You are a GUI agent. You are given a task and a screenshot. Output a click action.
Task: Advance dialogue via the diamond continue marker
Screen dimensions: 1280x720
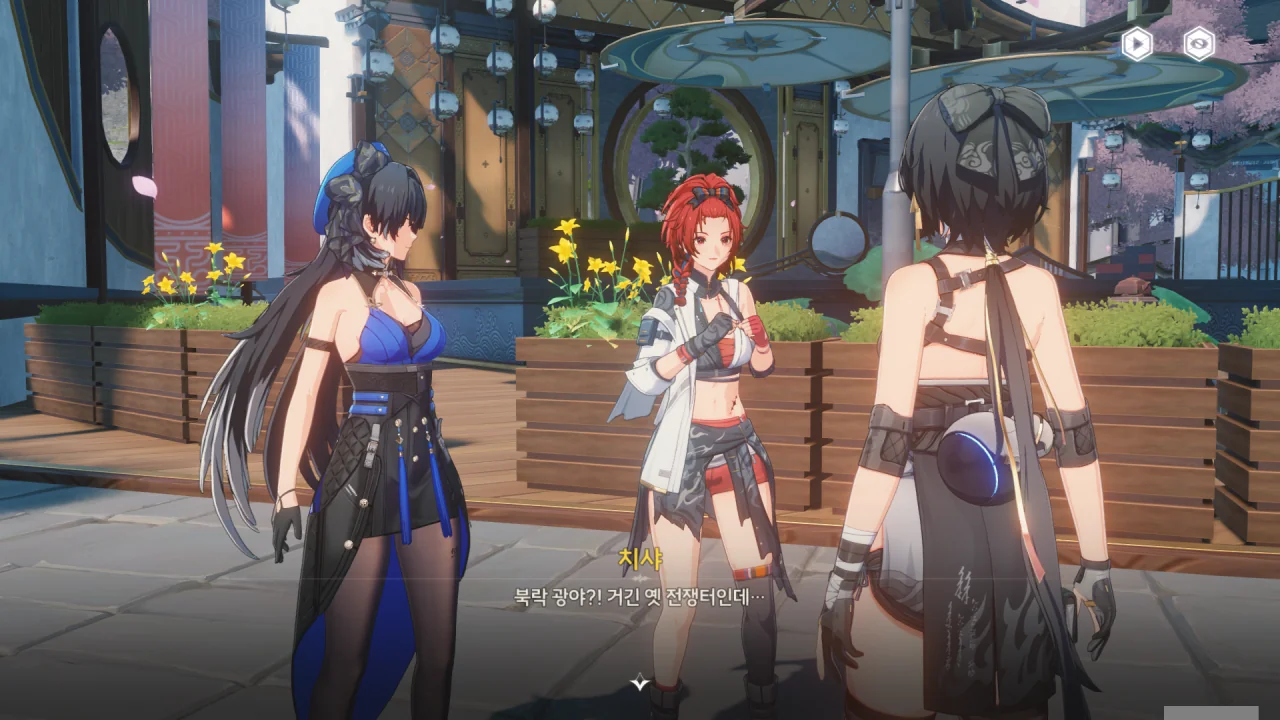pyautogui.click(x=640, y=682)
